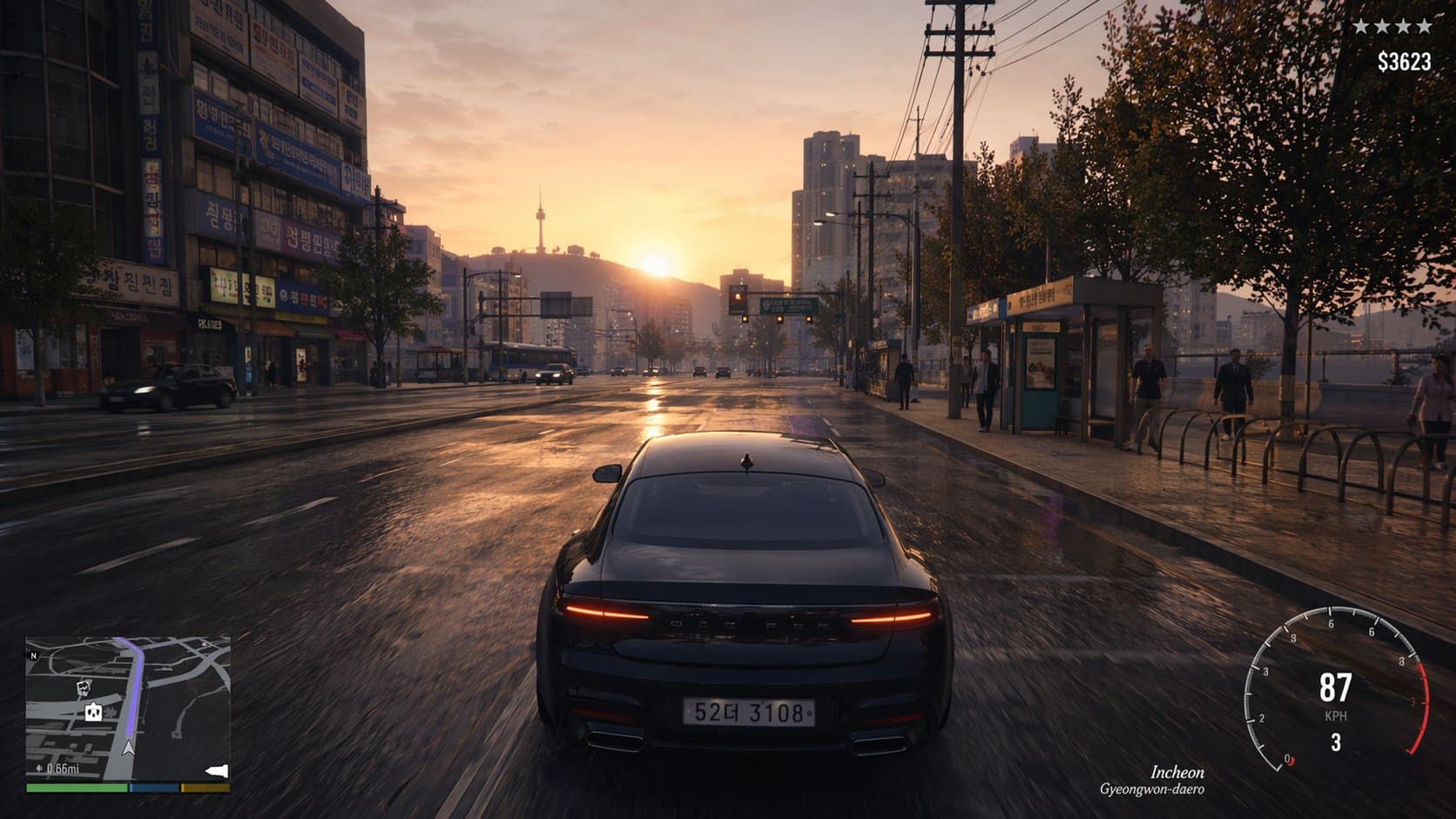The image size is (1456, 819).
Task: Toggle the blue bar beneath the map
Action: [153, 788]
